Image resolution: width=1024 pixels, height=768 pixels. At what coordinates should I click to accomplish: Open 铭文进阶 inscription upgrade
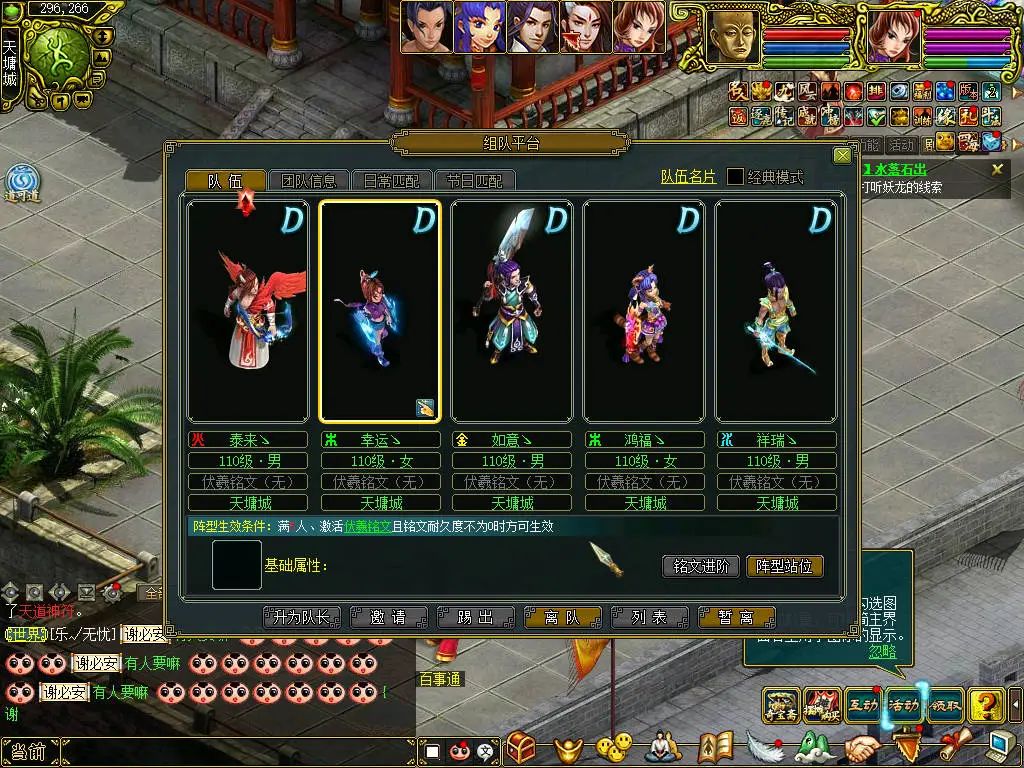coord(701,566)
